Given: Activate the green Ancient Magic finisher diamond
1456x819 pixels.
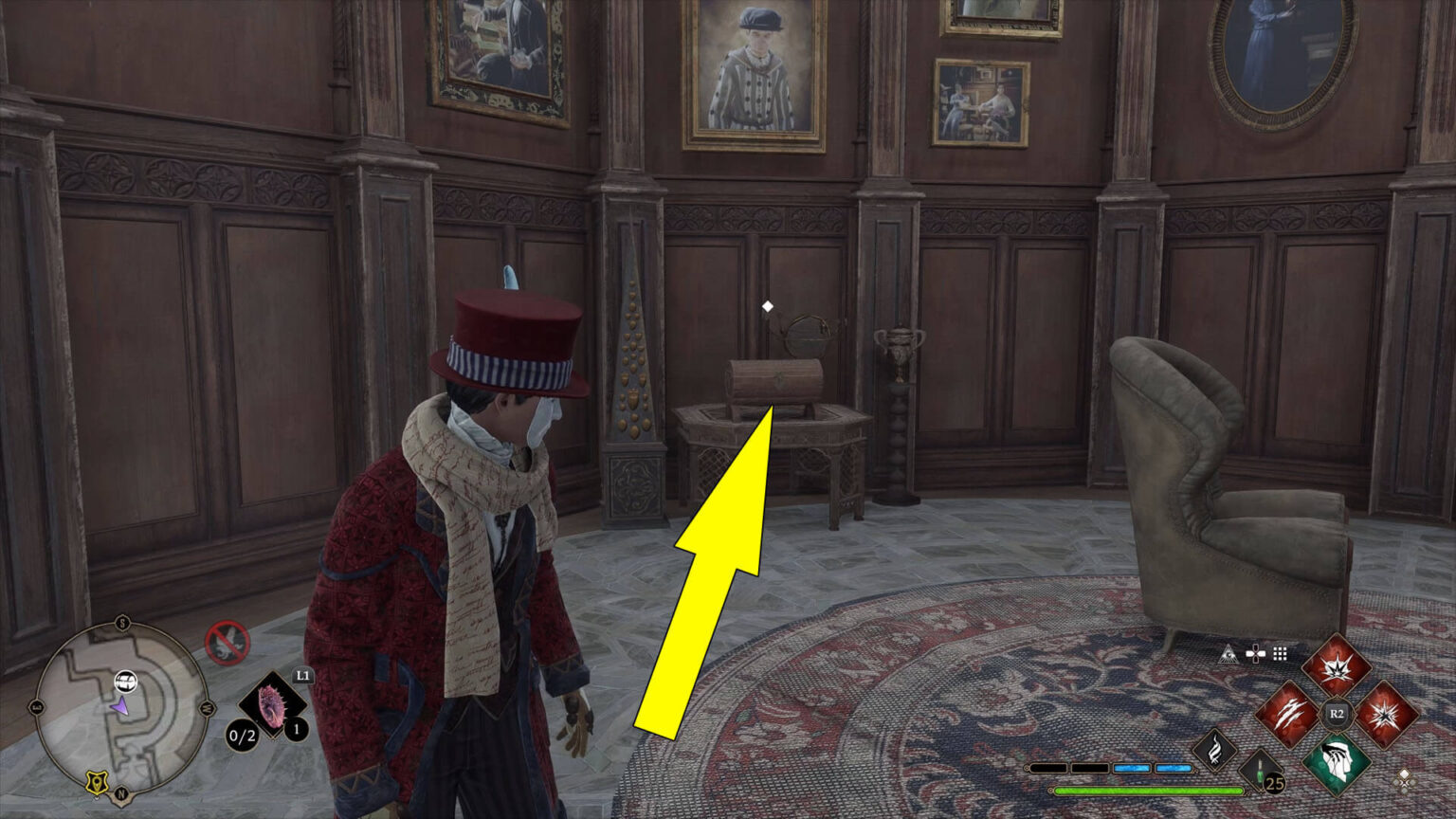Looking at the screenshot, I should pos(1337,763).
